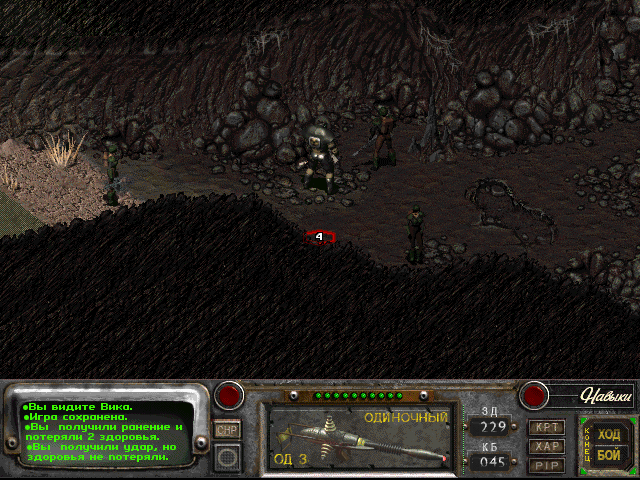End your turn with the ХОД button
Image resolution: width=640 pixels, height=480 pixels.
(609, 434)
